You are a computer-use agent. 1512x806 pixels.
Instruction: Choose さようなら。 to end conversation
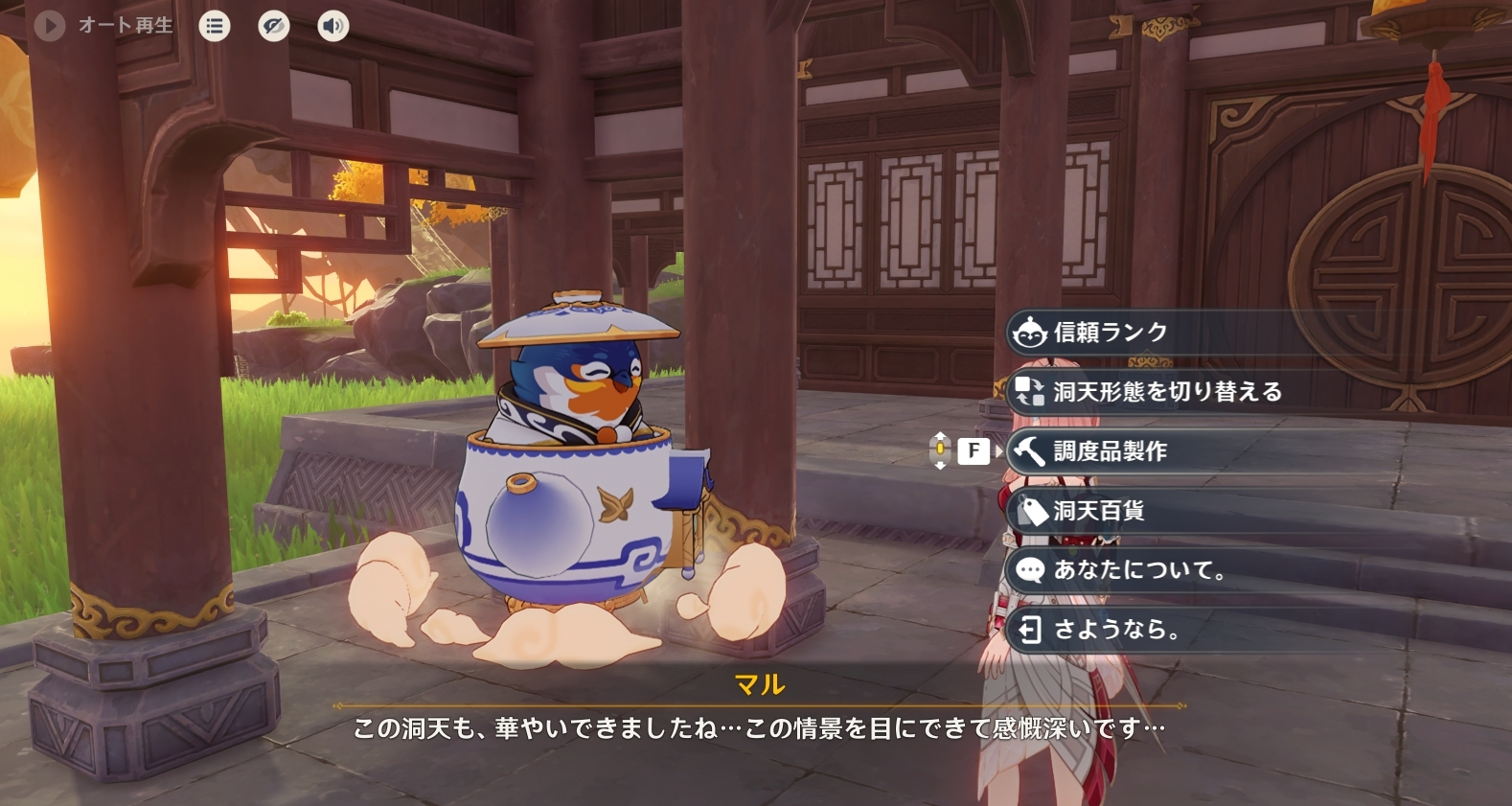[x=1116, y=630]
